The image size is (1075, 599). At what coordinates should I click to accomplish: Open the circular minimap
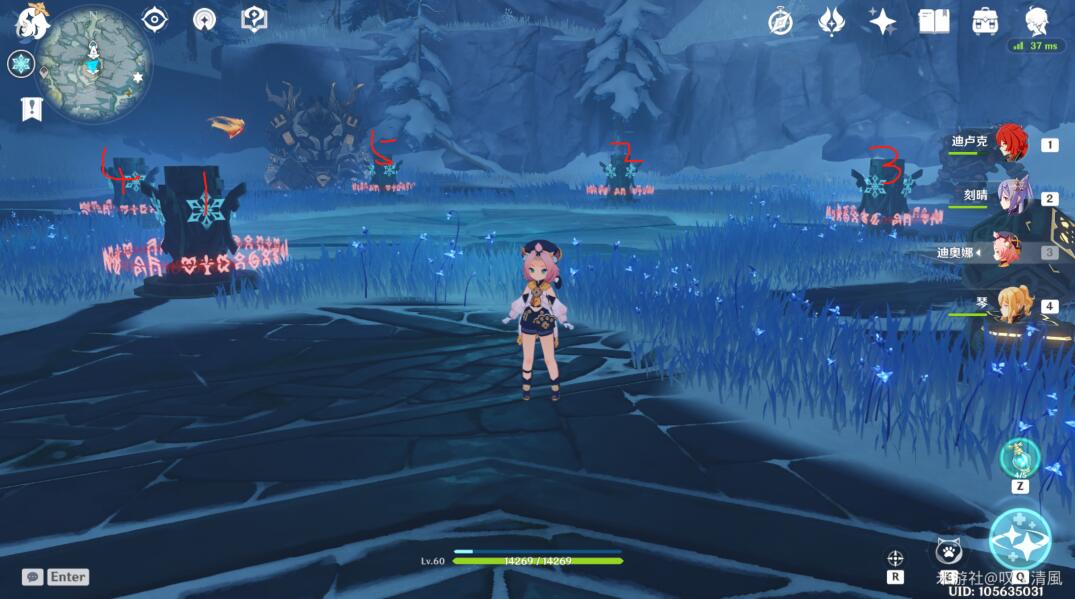click(x=94, y=65)
